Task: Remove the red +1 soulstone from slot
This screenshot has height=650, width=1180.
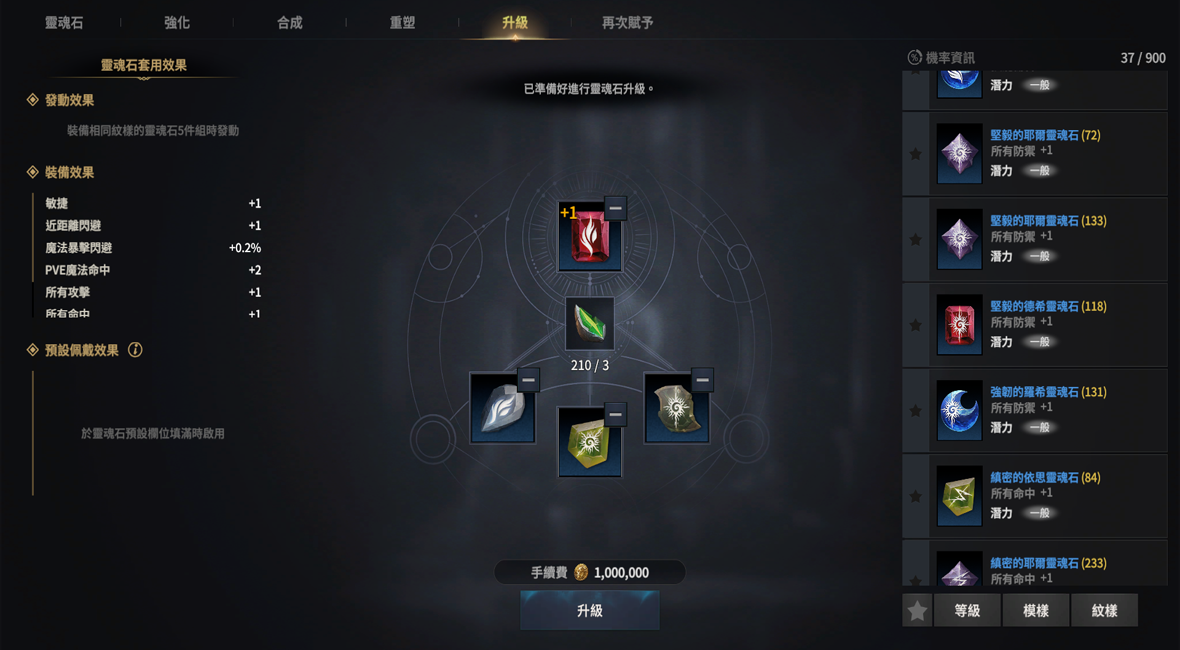Action: point(615,208)
